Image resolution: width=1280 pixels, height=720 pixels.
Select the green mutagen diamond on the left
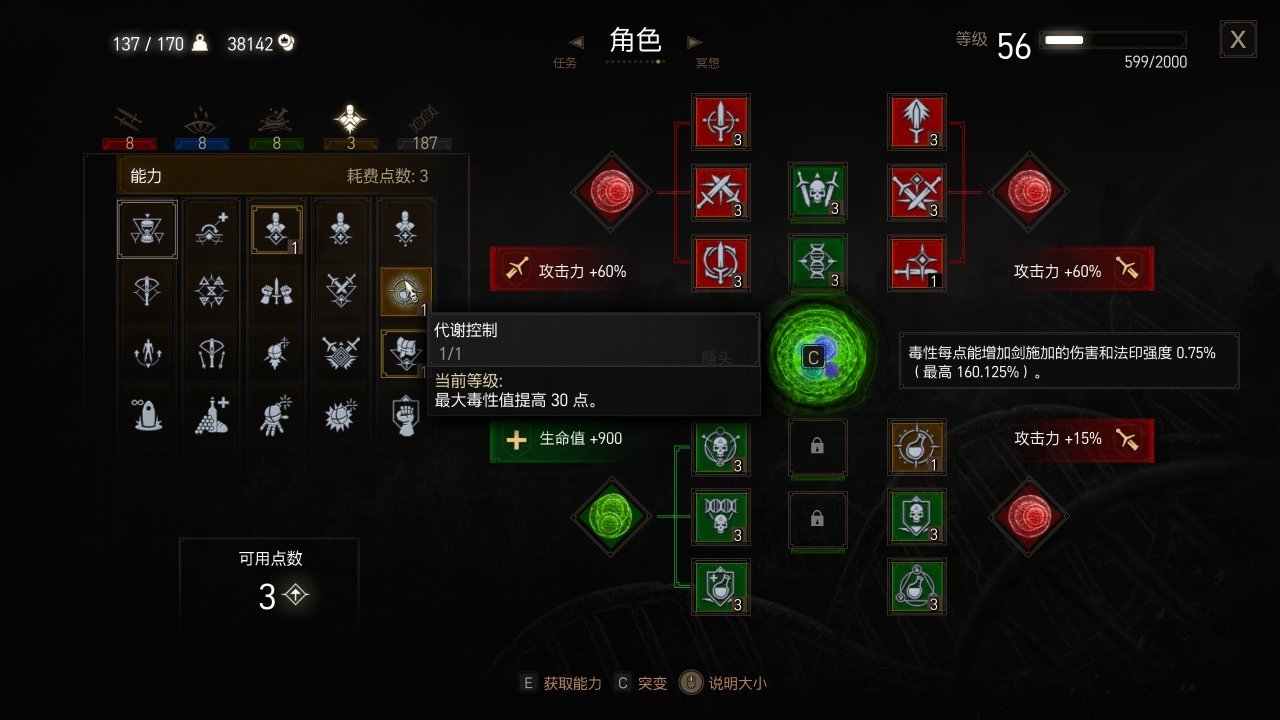click(611, 518)
